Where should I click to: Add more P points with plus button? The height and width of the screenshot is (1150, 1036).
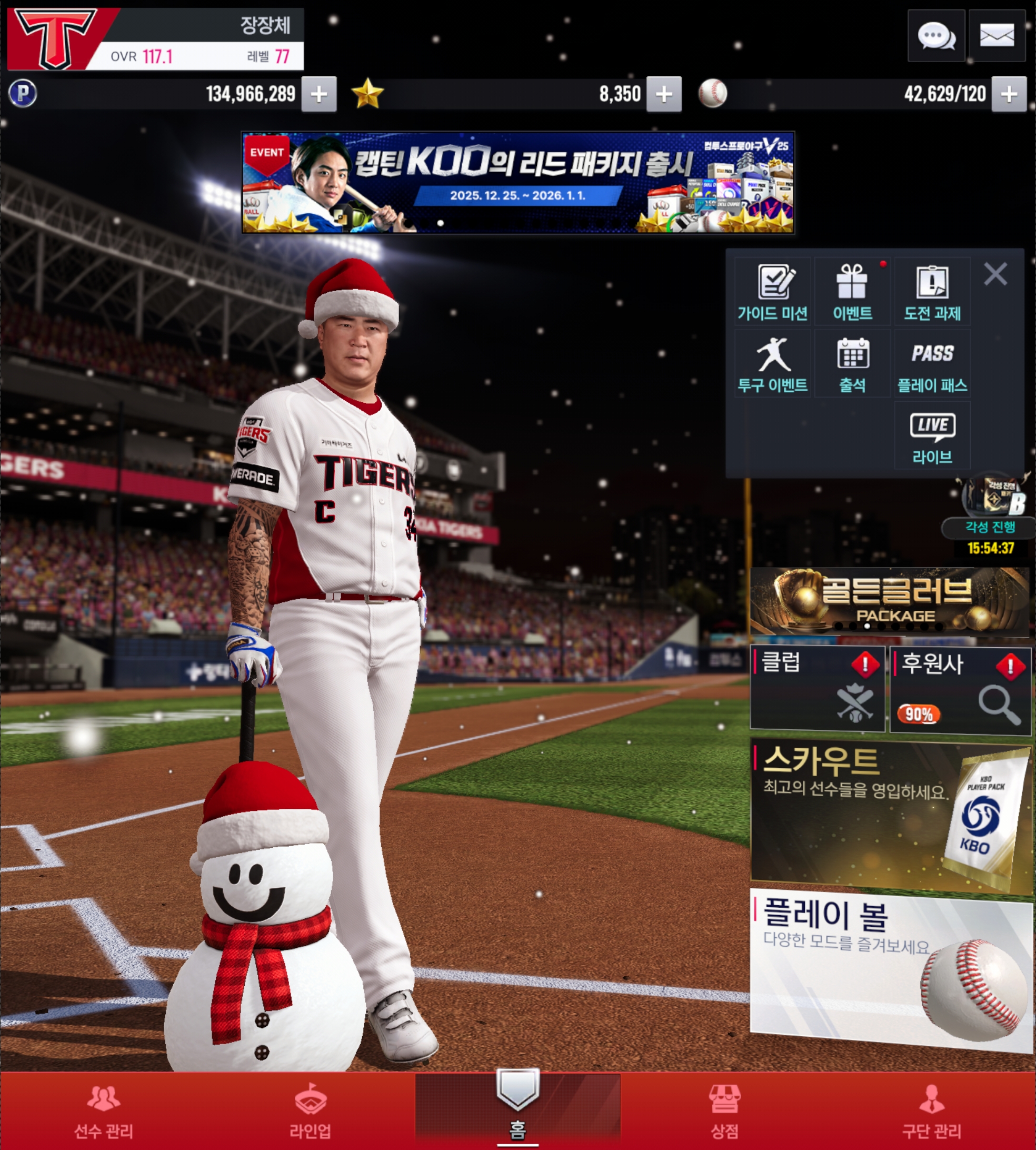click(319, 94)
